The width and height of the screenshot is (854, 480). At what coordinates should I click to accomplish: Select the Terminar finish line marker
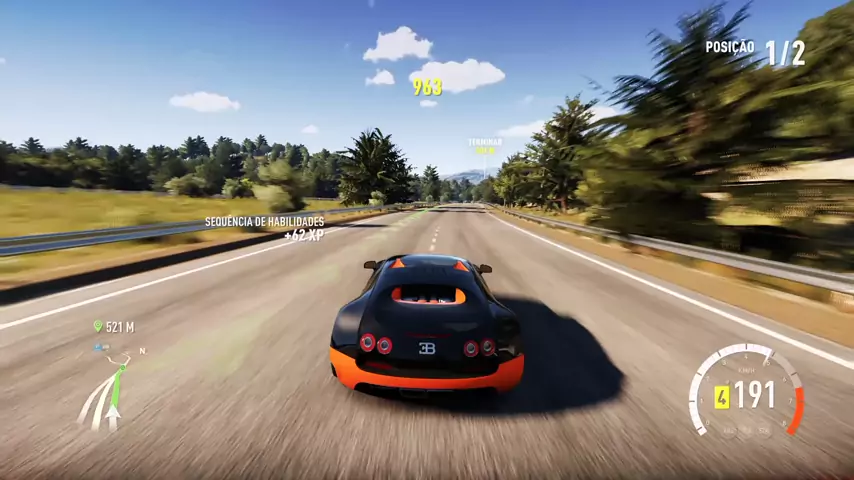pyautogui.click(x=485, y=143)
